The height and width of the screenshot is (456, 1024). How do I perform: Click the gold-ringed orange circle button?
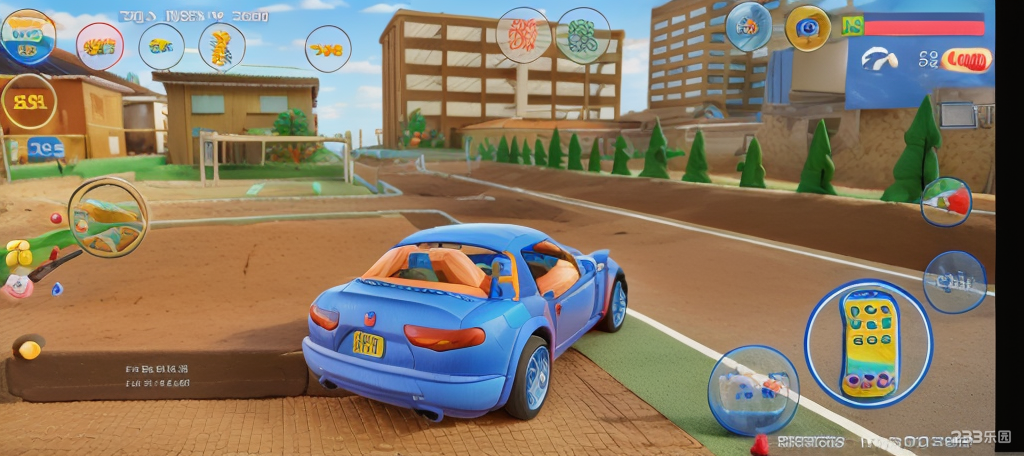tap(29, 101)
